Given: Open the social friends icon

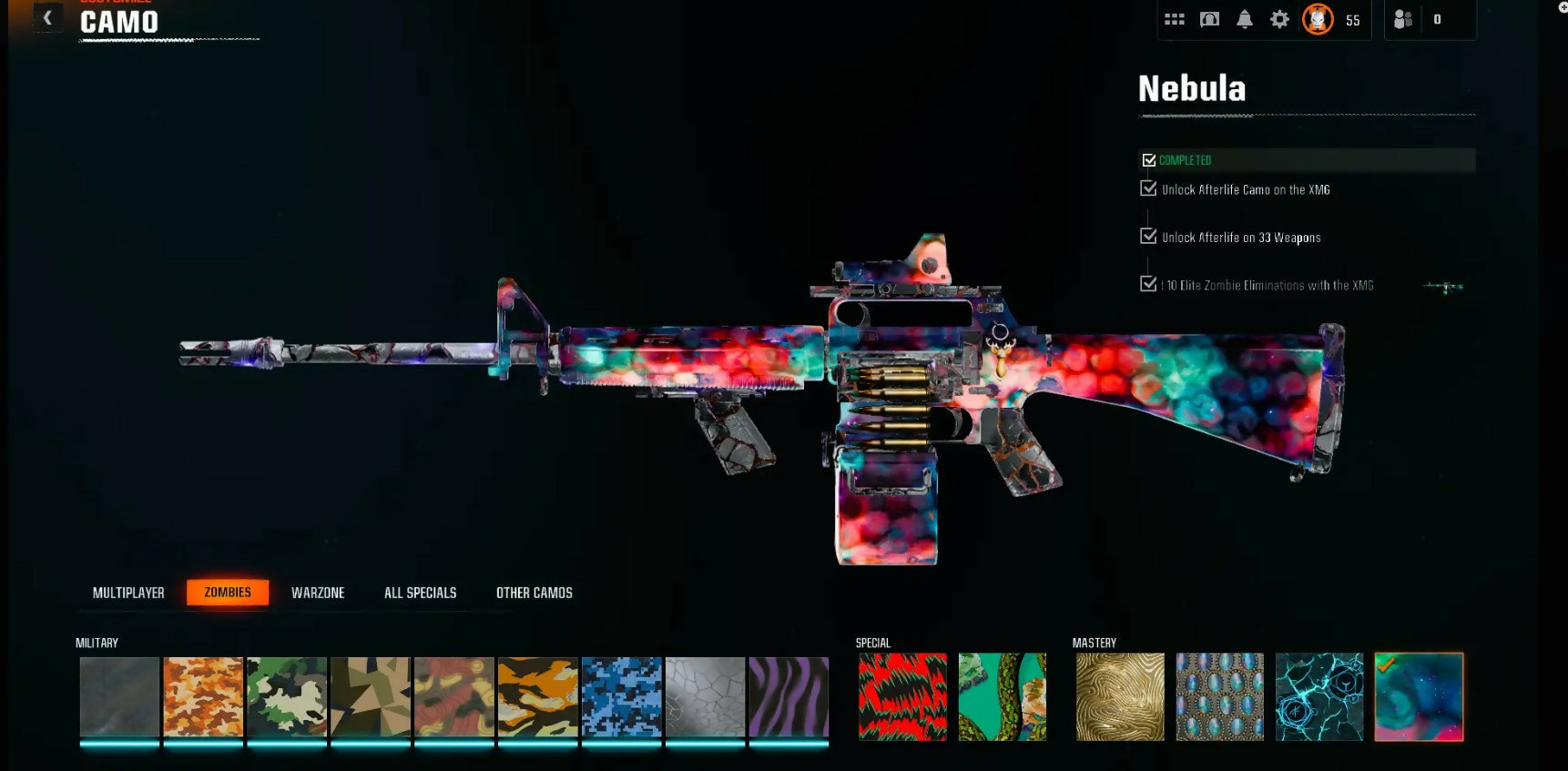Looking at the screenshot, I should (1403, 19).
